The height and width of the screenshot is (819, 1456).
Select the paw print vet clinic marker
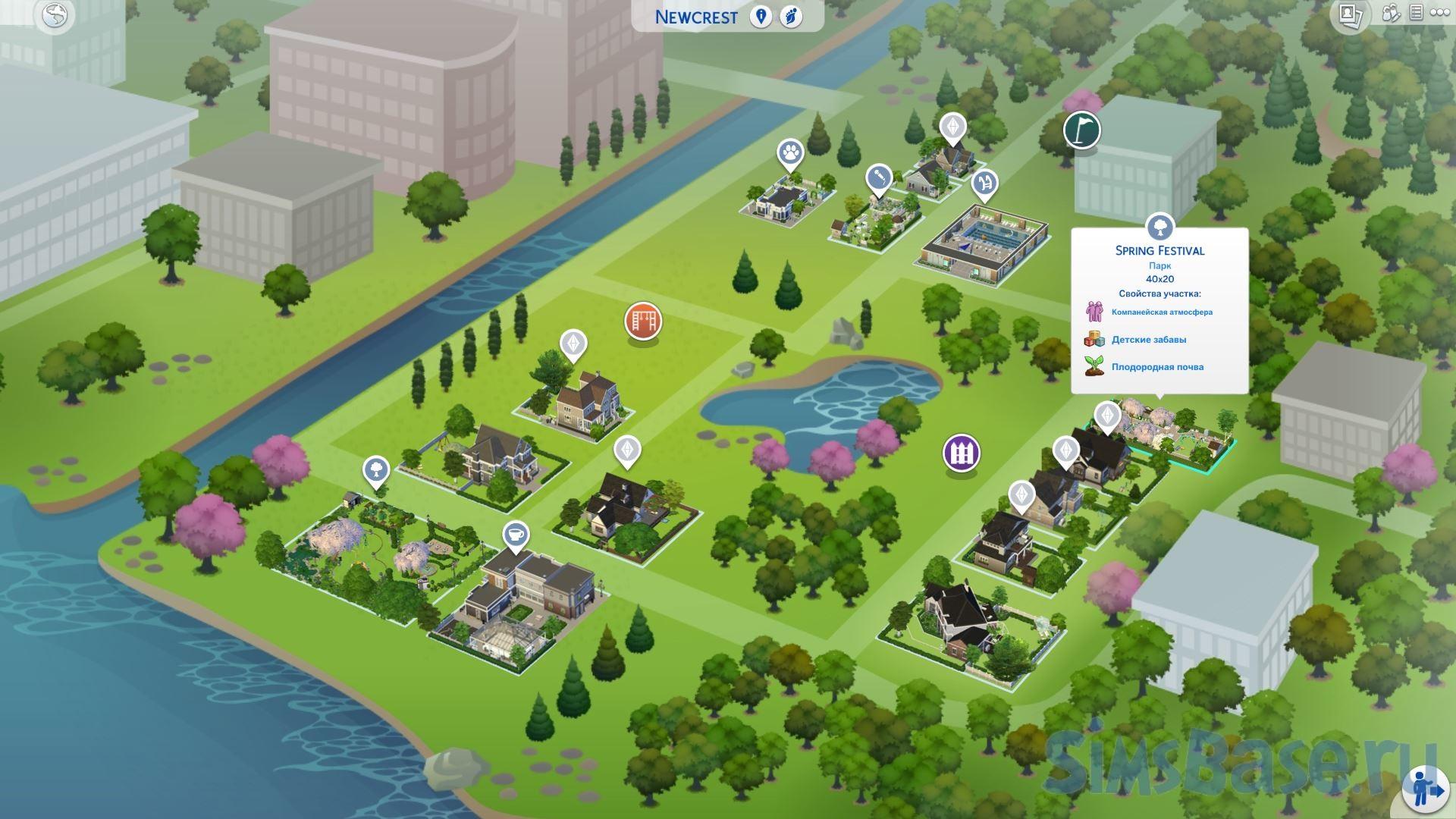790,152
